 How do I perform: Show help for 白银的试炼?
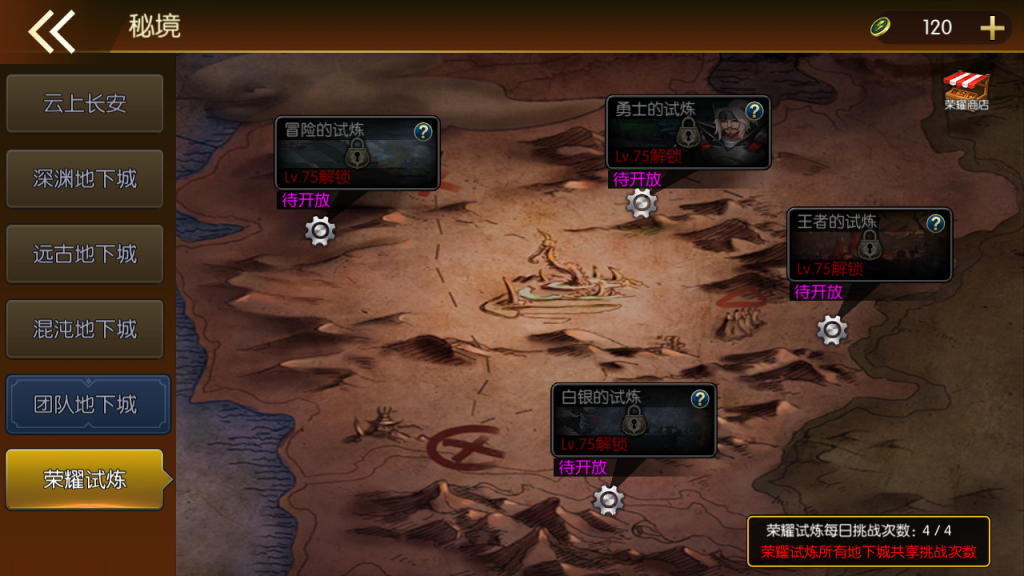pyautogui.click(x=700, y=399)
